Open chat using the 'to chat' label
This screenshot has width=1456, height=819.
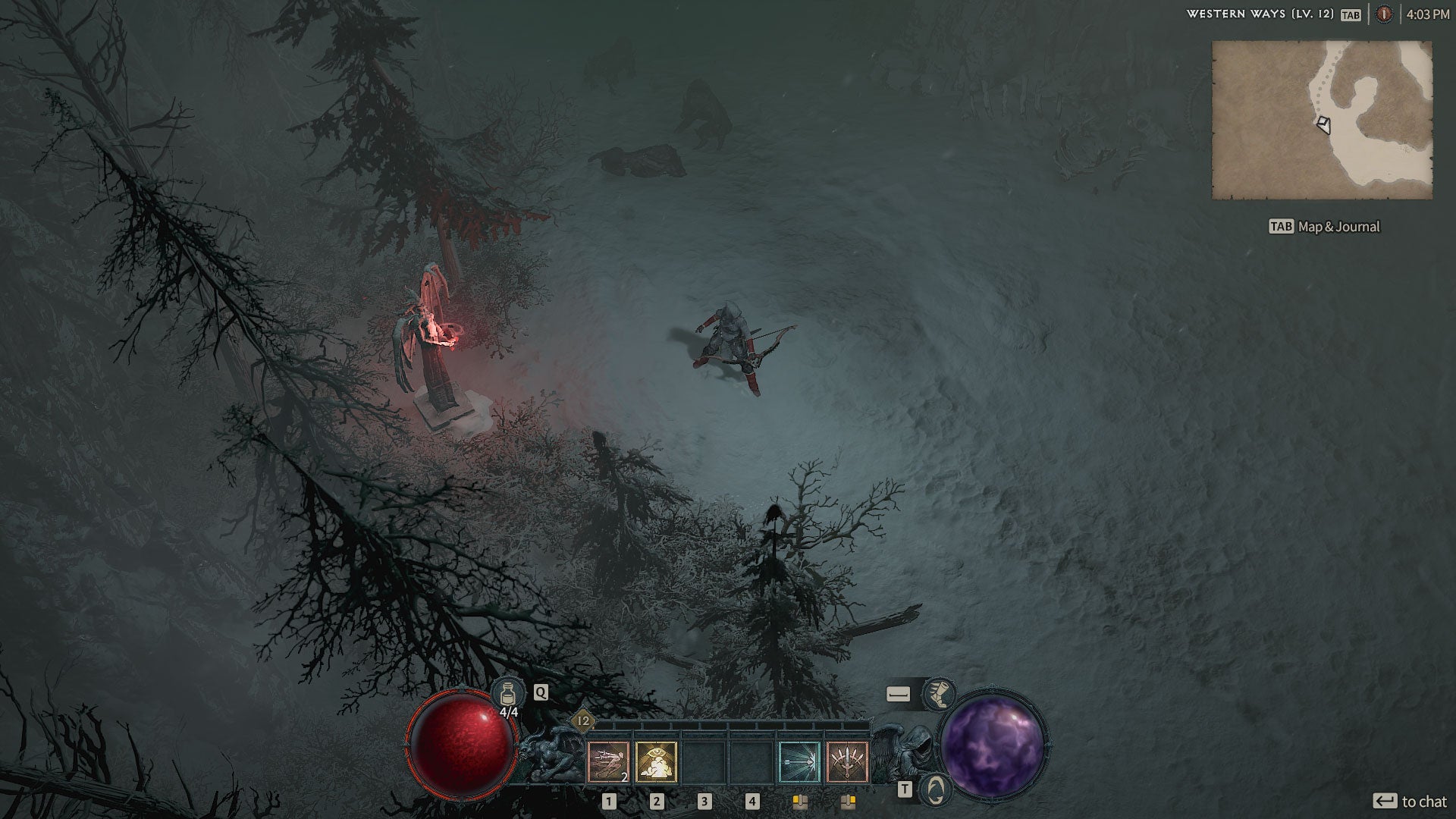point(1423,802)
